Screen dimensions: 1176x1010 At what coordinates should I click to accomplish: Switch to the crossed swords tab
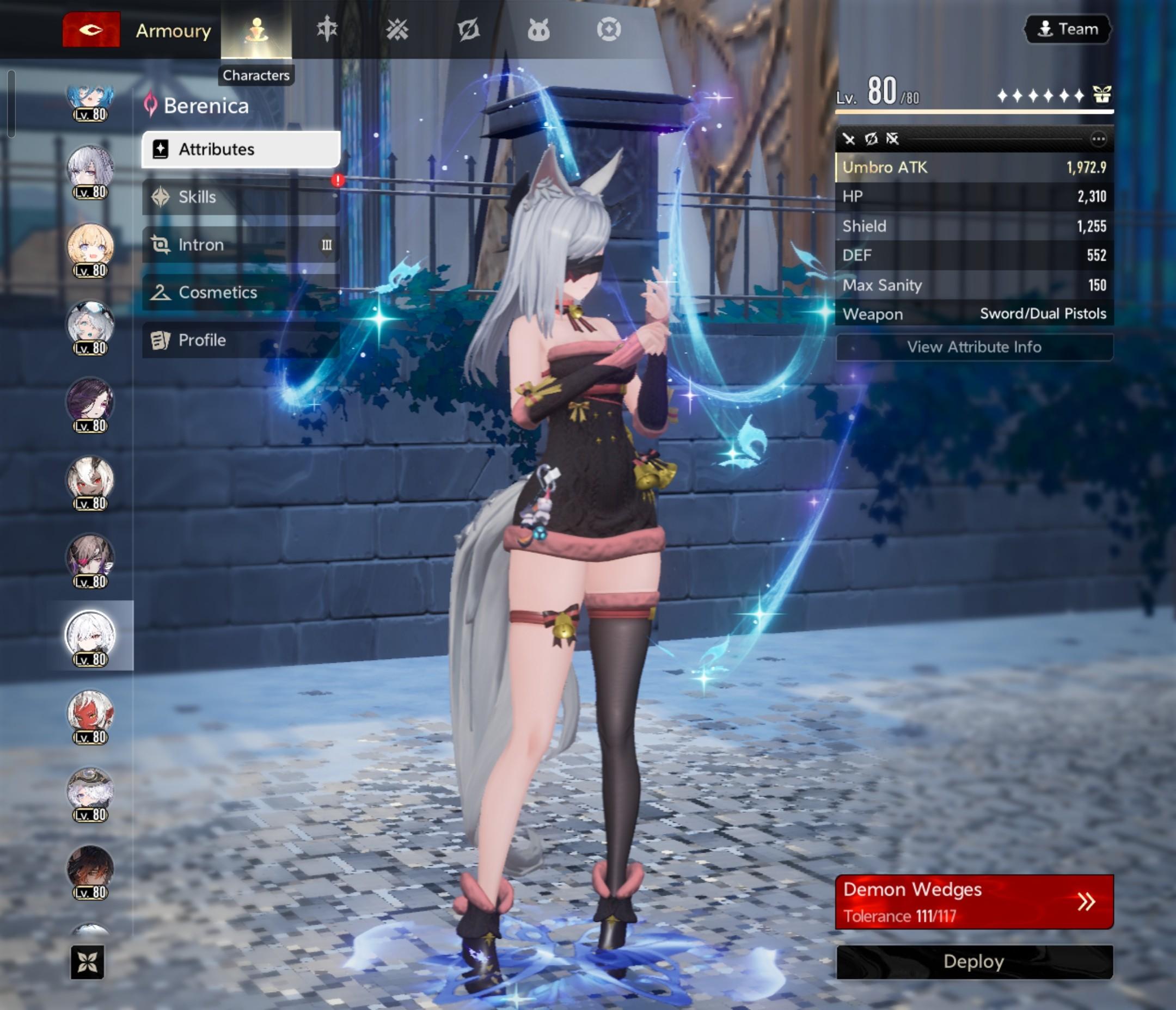point(397,29)
